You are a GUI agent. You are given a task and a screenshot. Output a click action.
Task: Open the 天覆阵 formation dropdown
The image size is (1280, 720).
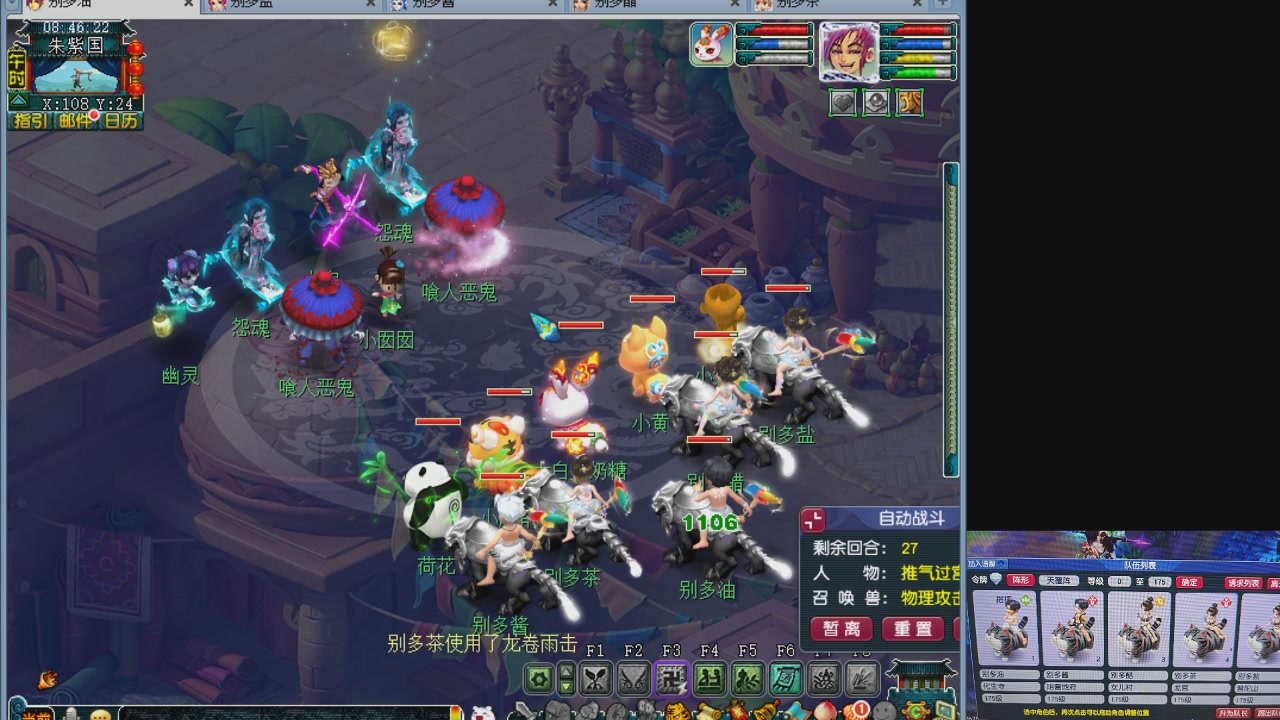point(1059,581)
